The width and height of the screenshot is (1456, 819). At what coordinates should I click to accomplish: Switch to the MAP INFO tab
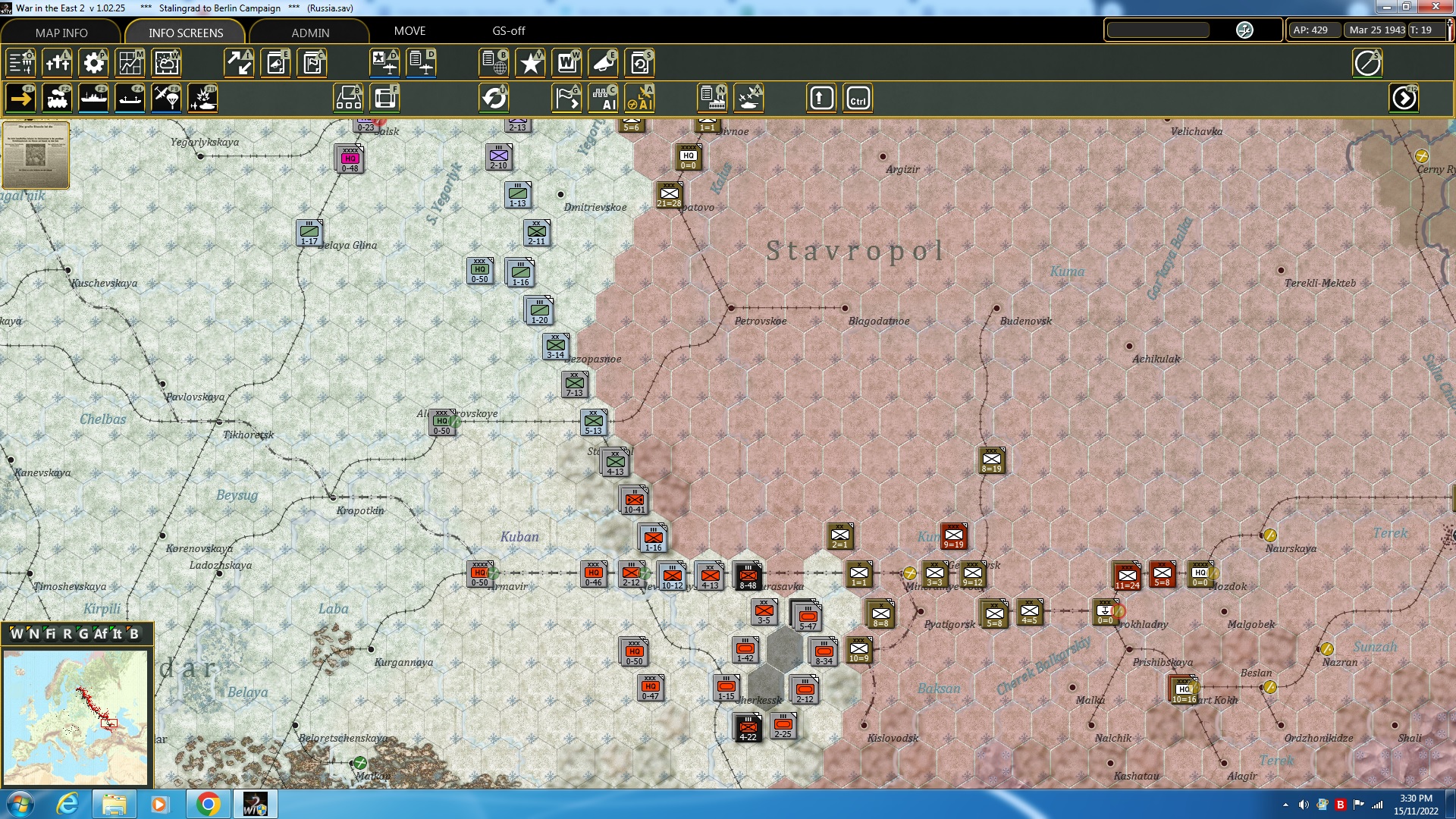[x=62, y=33]
